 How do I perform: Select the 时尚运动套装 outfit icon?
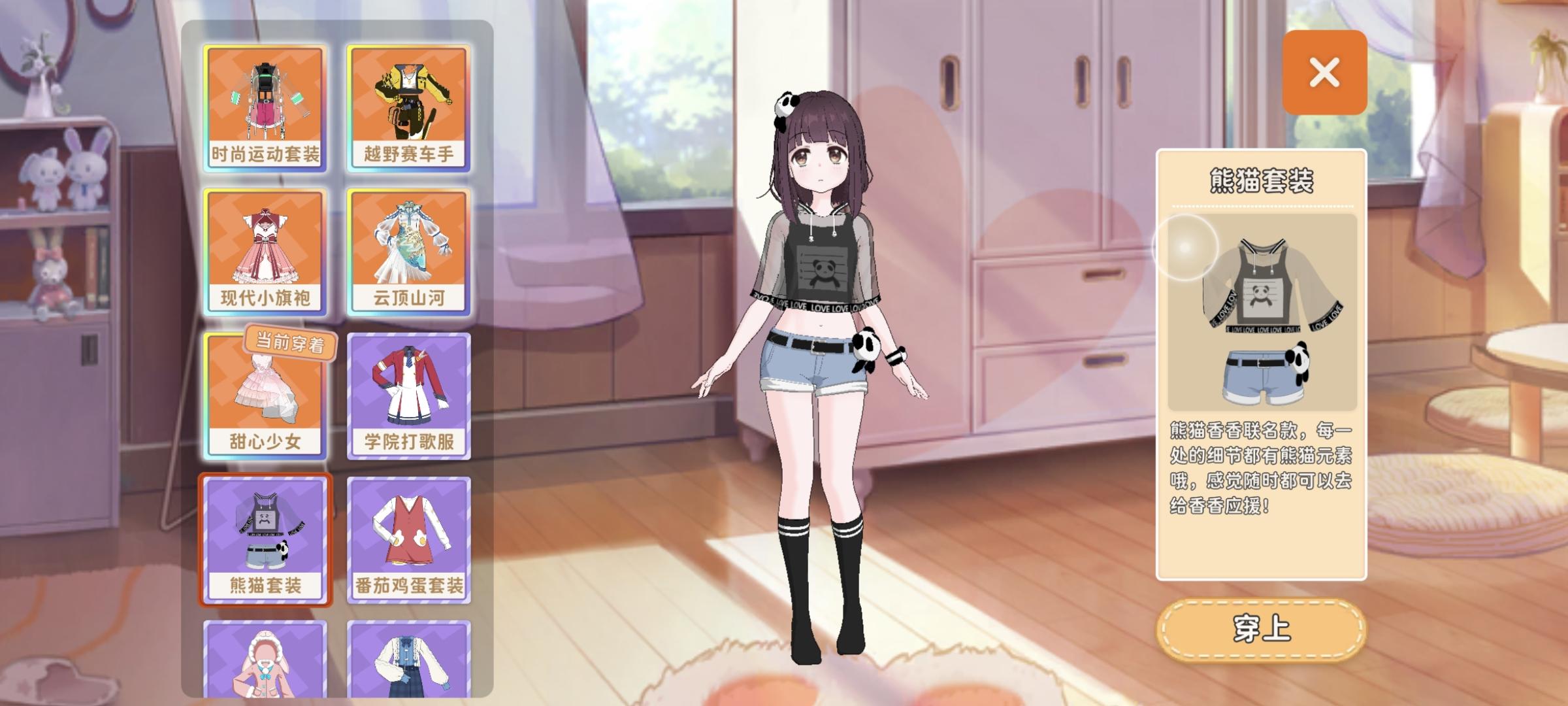click(x=265, y=98)
